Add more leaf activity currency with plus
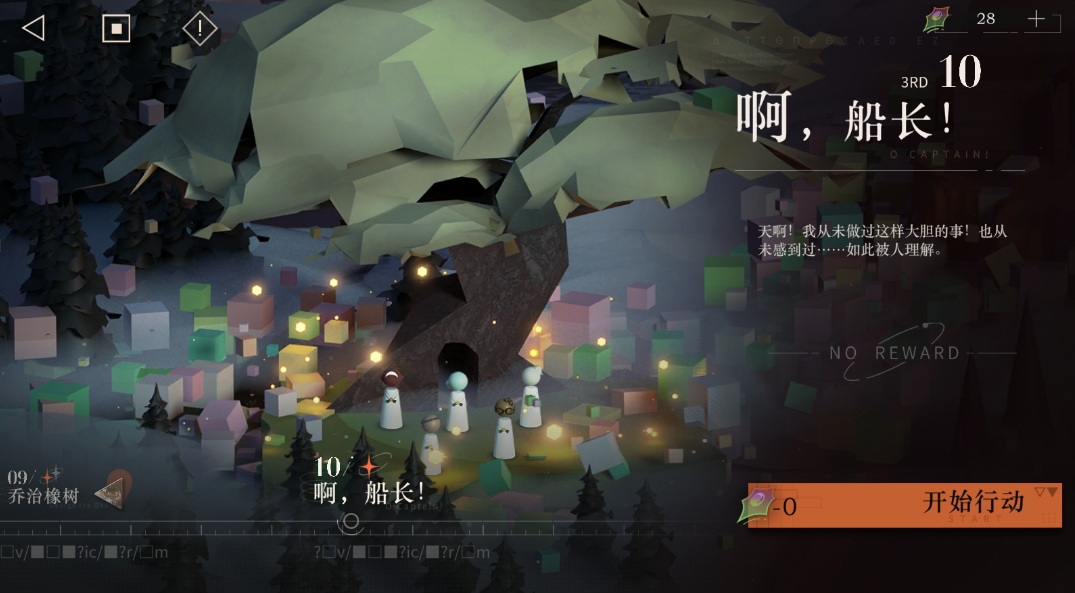Image resolution: width=1075 pixels, height=593 pixels. [x=1036, y=19]
